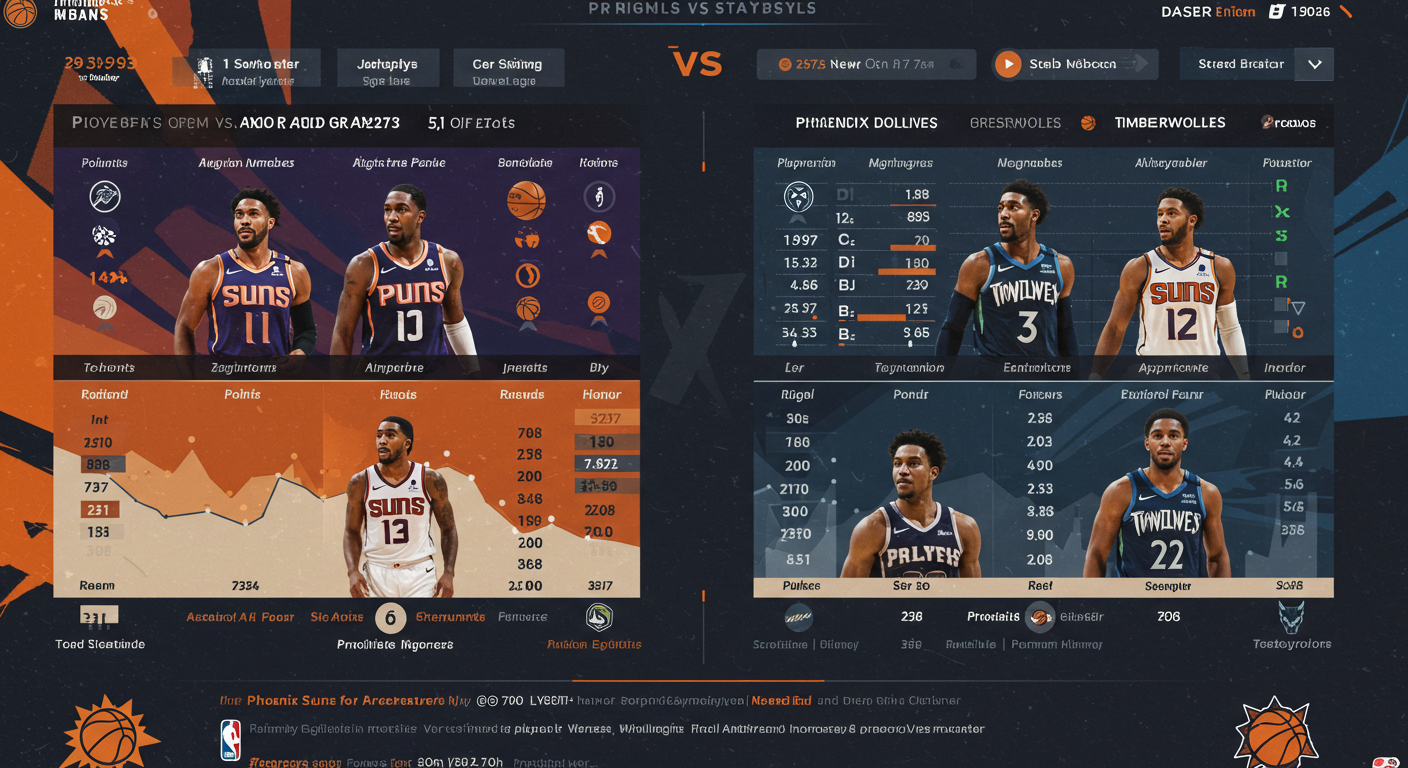Open the wolf head team icon
Screen dimensions: 1408x768
(x=1291, y=616)
